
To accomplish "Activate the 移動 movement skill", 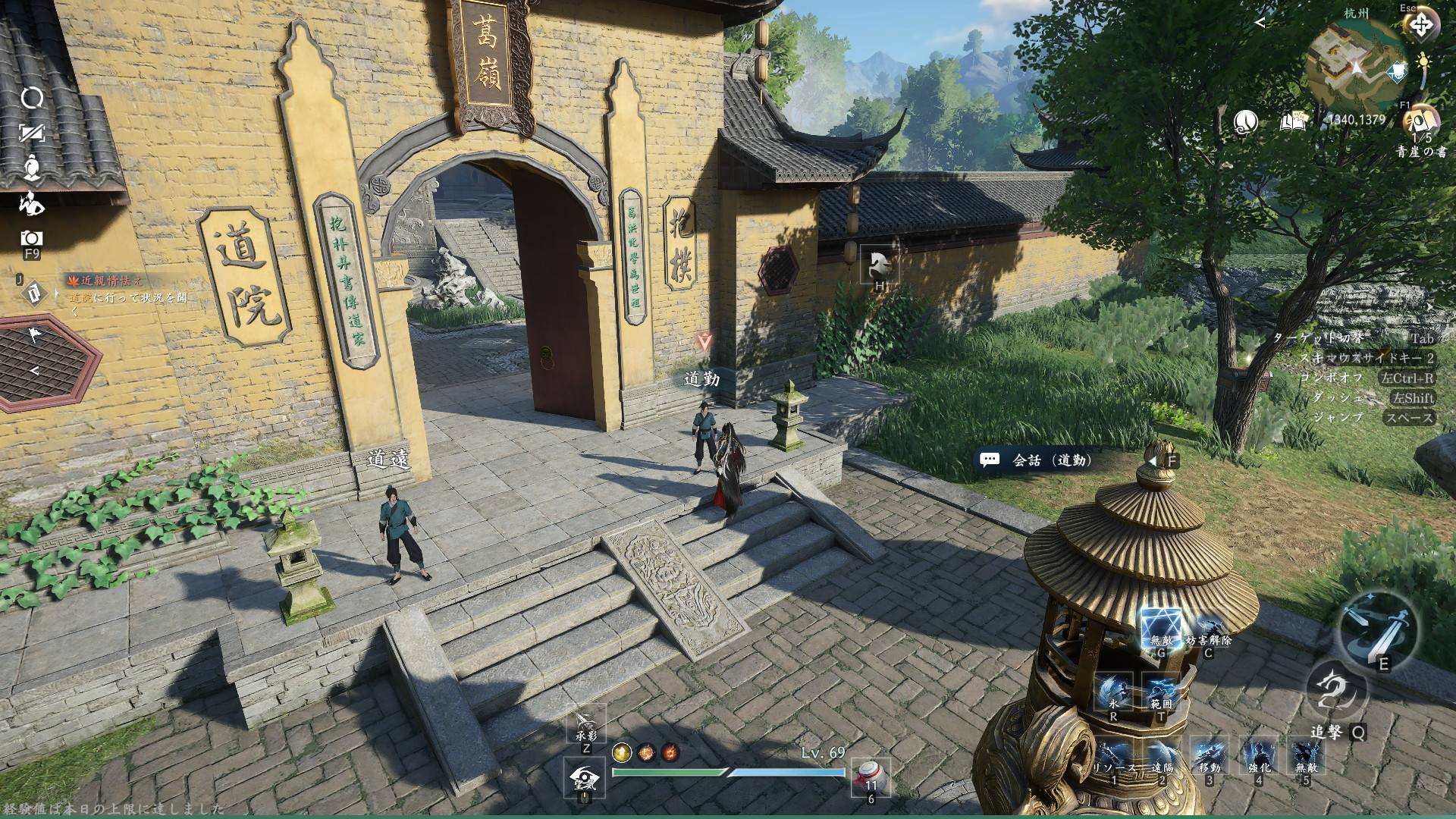I will coord(1209,755).
